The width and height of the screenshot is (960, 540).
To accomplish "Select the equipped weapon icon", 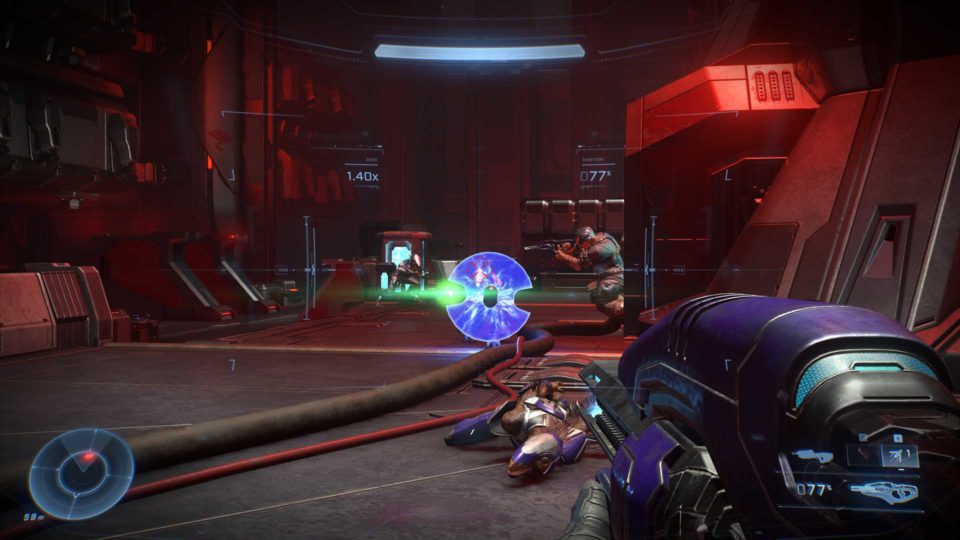I will pyautogui.click(x=885, y=489).
